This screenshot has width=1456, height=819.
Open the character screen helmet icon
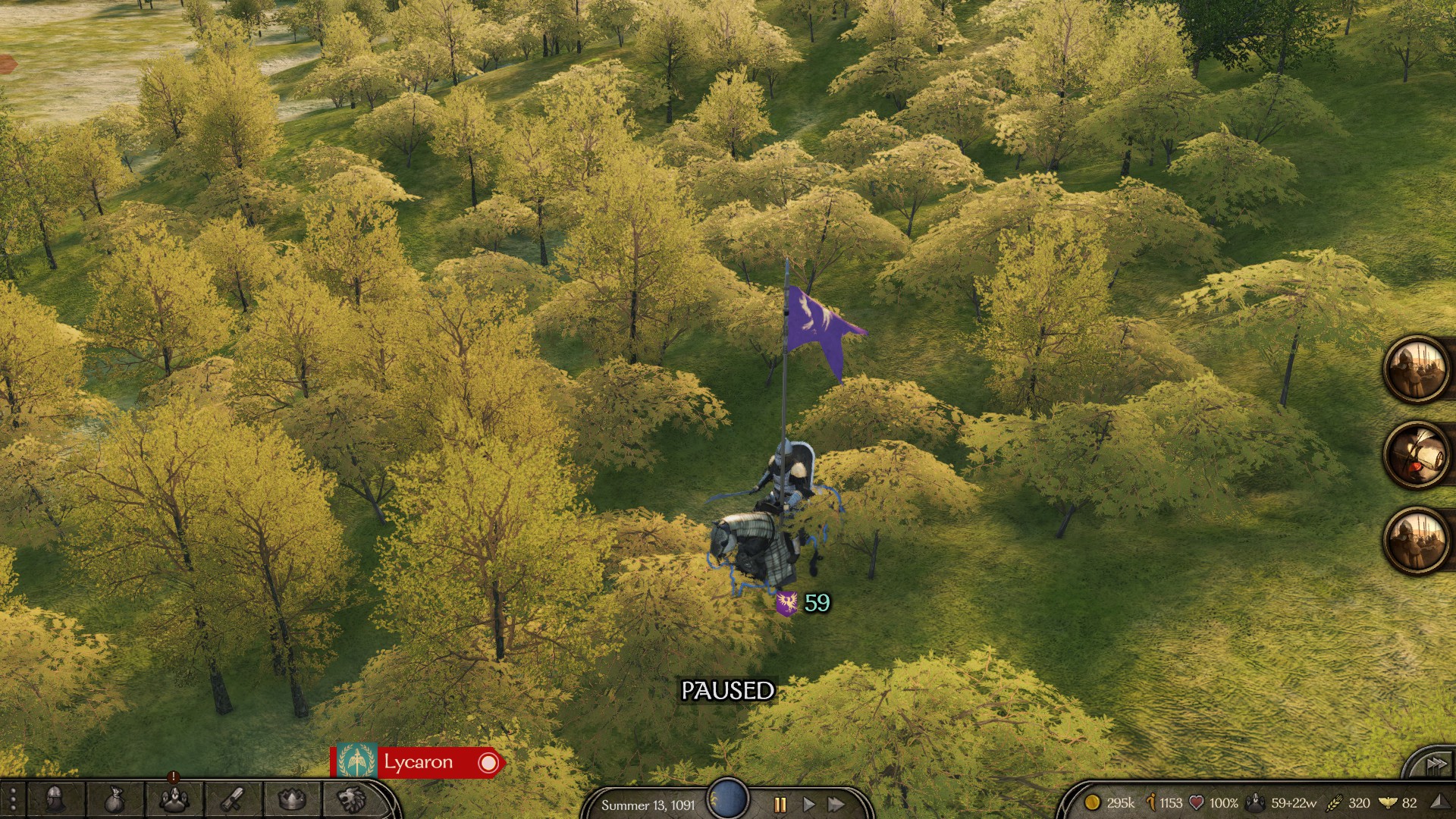point(55,799)
